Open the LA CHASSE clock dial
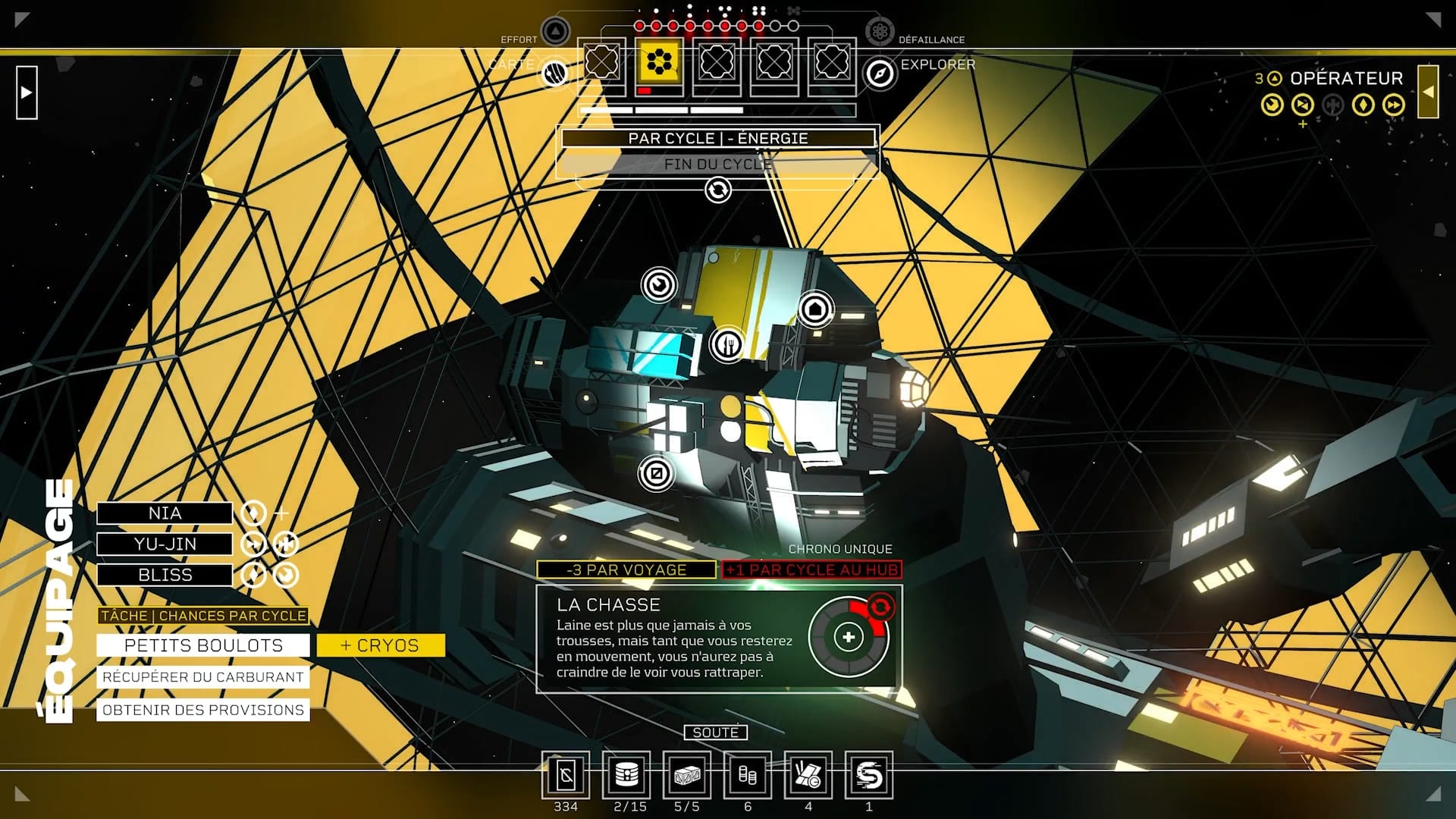This screenshot has height=819, width=1456. coord(849,638)
